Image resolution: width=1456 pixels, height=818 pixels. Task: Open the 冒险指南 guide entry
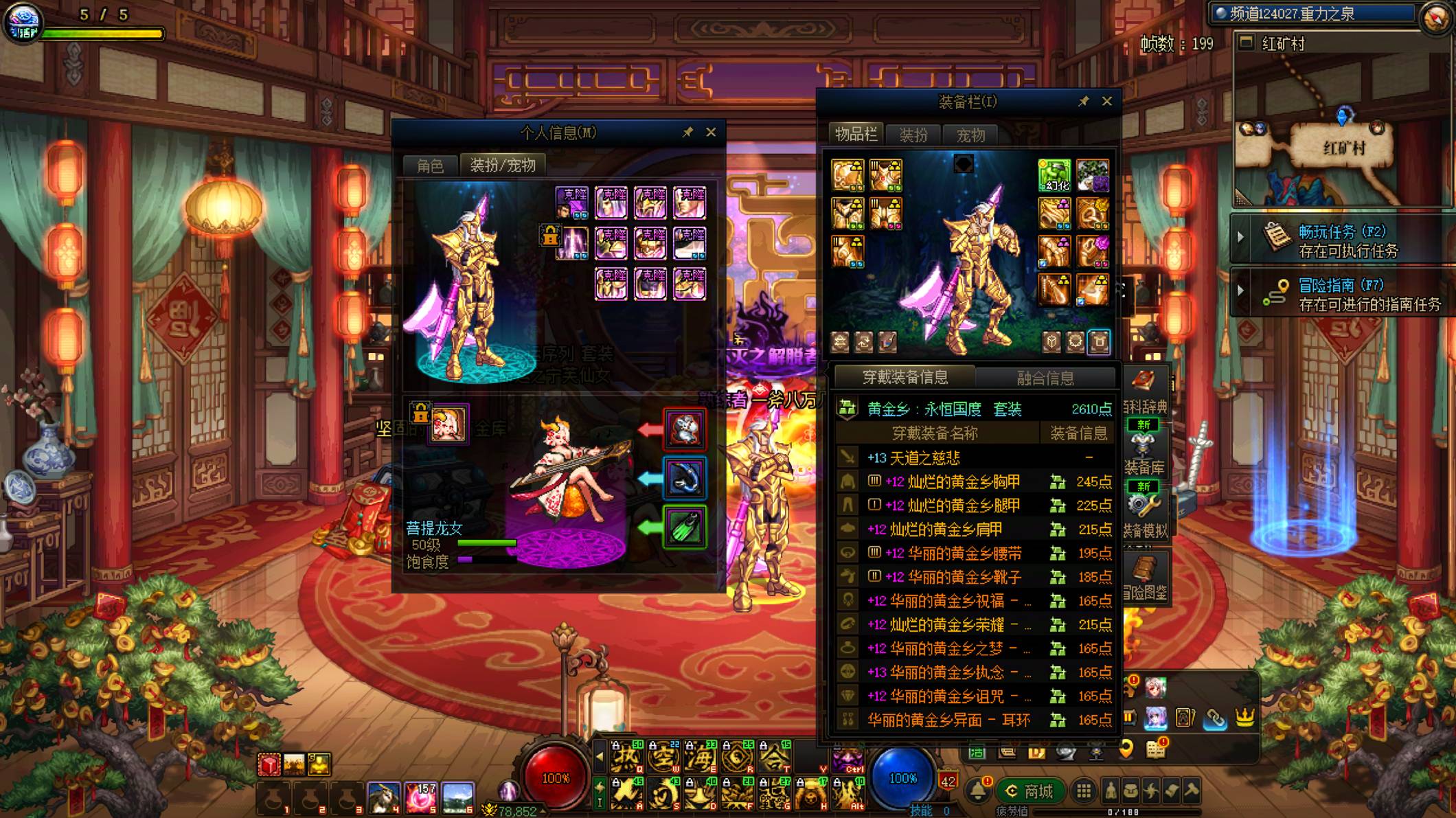coord(1346,294)
